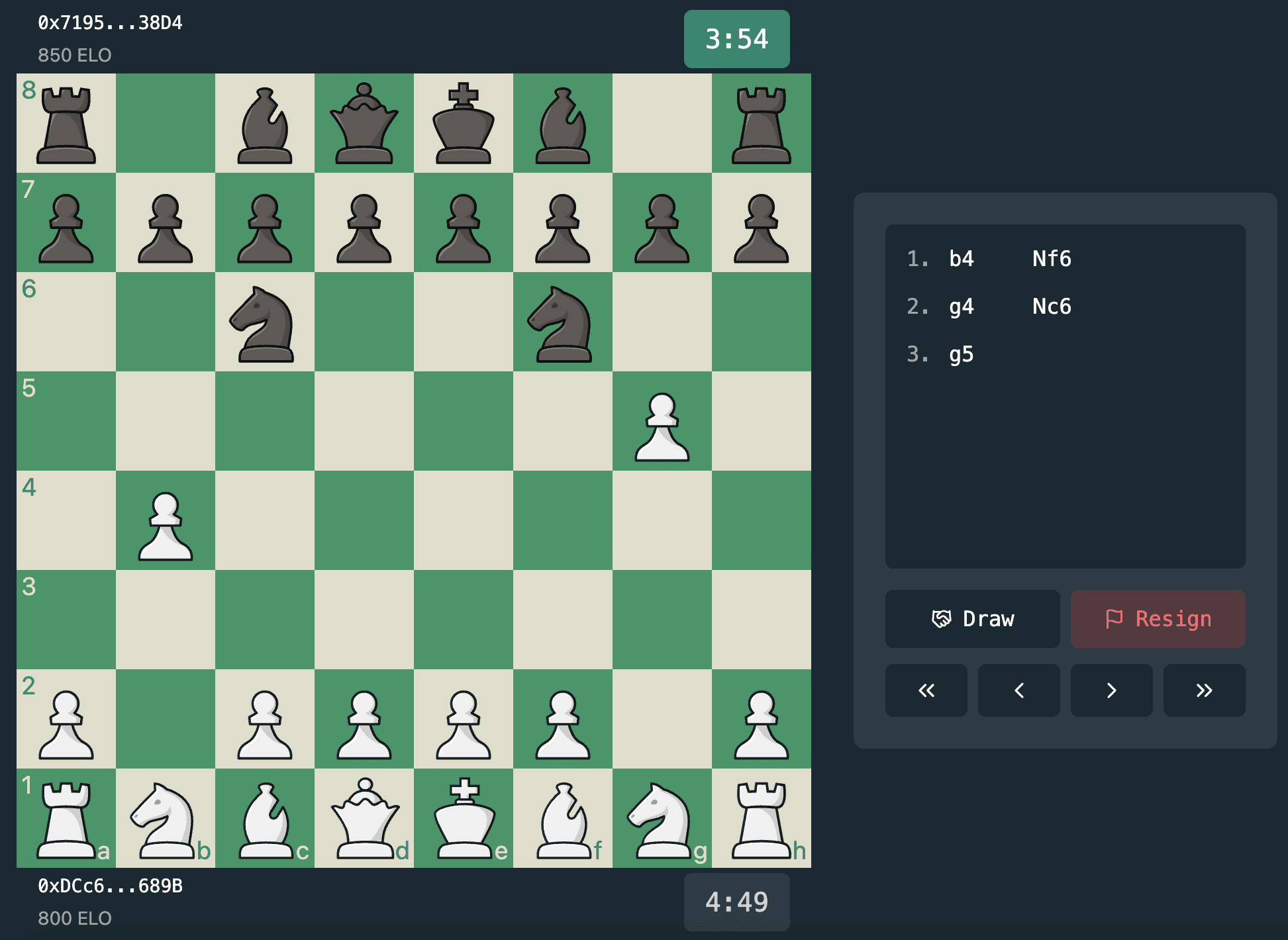Offer a draw with the Draw button
Screen dimensions: 1288x940
pyautogui.click(x=972, y=619)
